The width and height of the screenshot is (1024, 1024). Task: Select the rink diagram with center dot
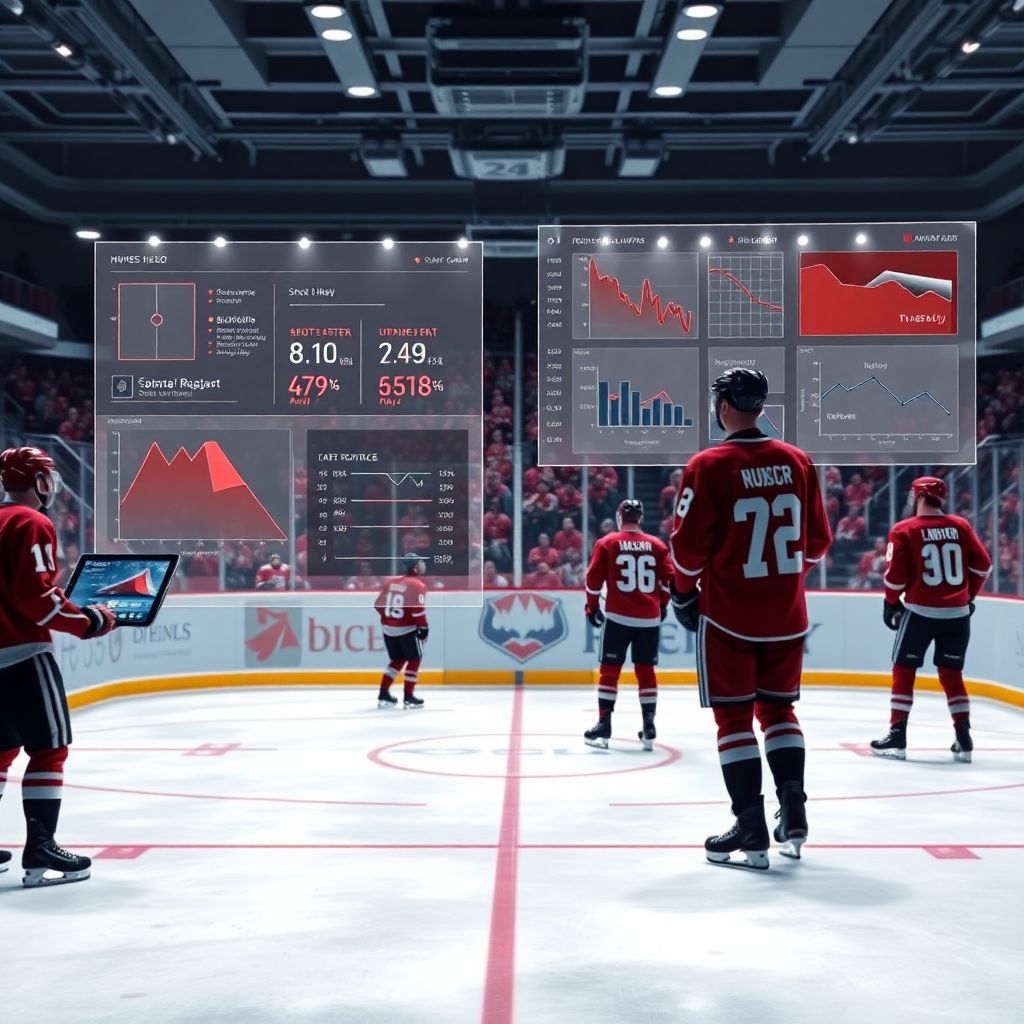156,321
